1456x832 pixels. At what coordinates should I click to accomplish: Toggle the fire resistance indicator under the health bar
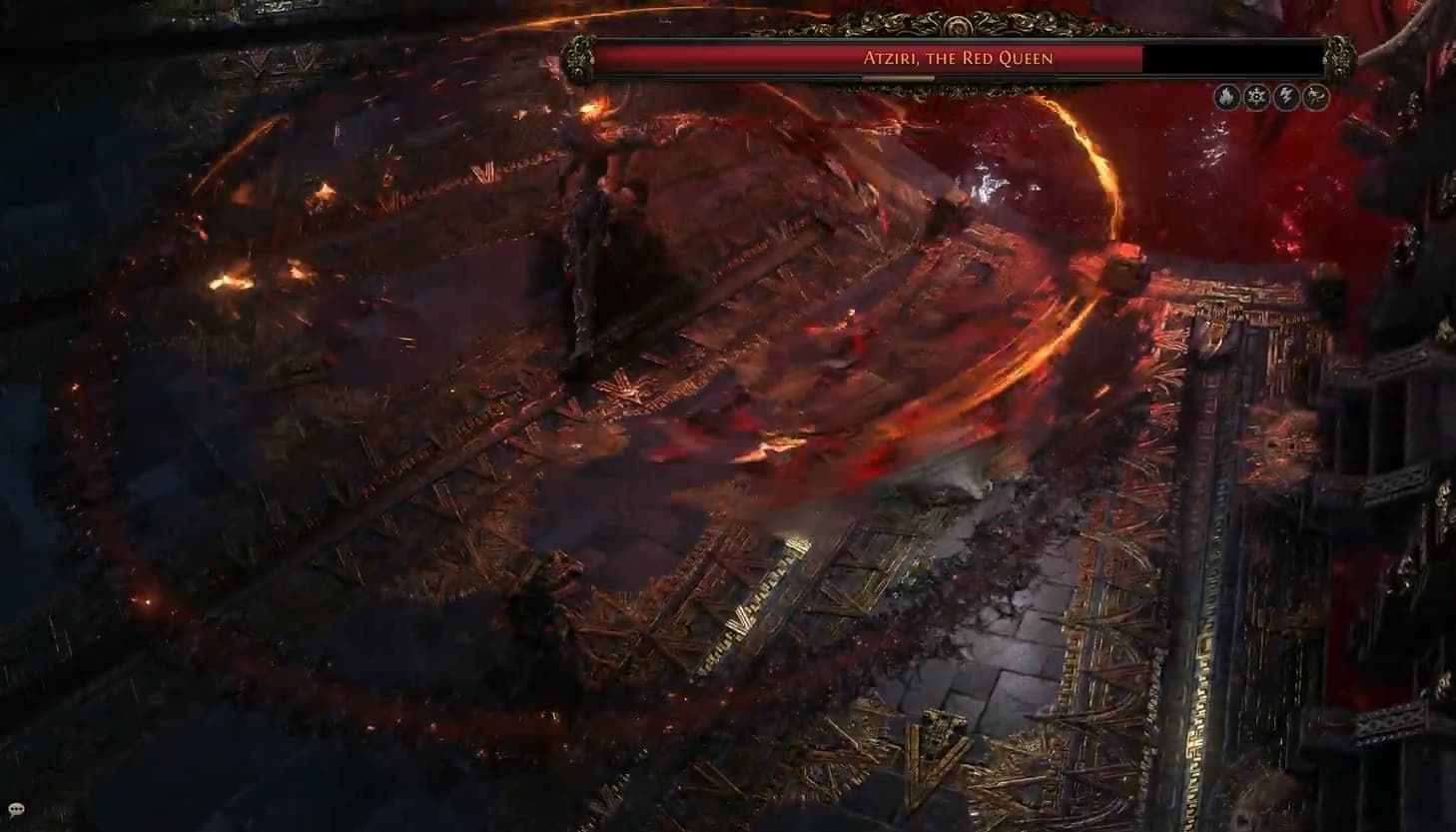tap(1225, 97)
